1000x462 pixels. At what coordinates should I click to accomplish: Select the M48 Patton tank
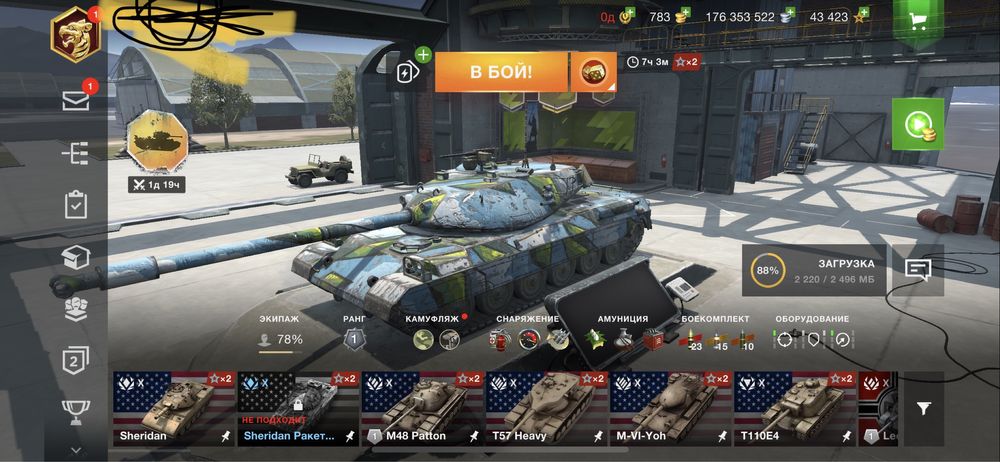tap(421, 409)
